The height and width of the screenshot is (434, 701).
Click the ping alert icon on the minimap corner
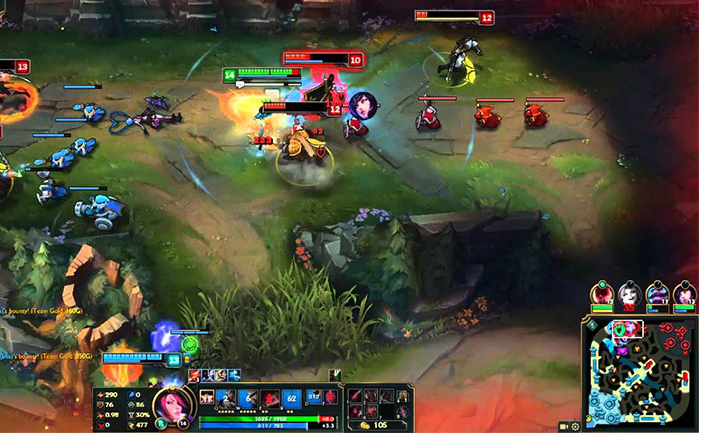click(590, 324)
